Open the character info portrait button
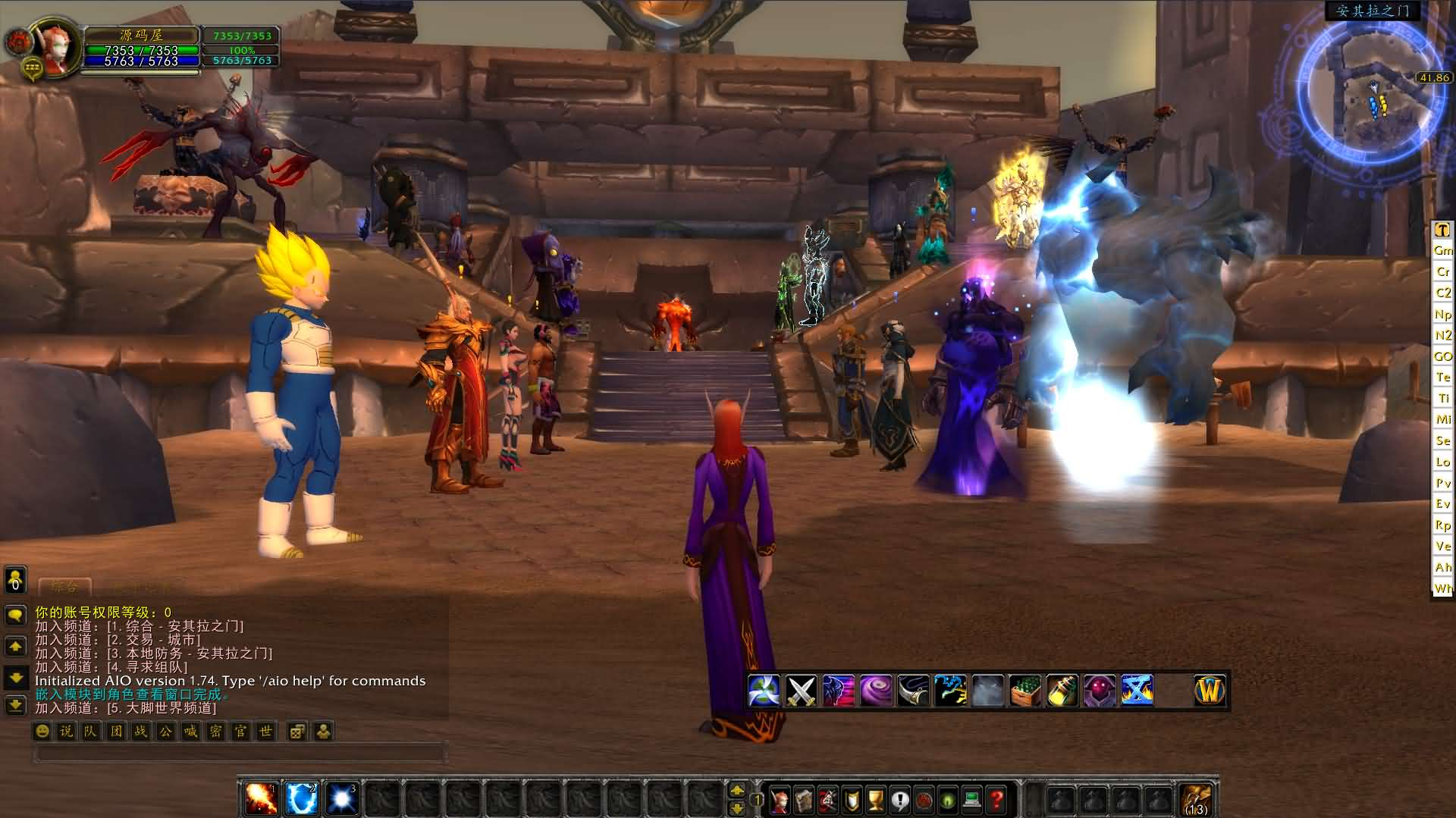Viewport: 1456px width, 818px height. 779,799
